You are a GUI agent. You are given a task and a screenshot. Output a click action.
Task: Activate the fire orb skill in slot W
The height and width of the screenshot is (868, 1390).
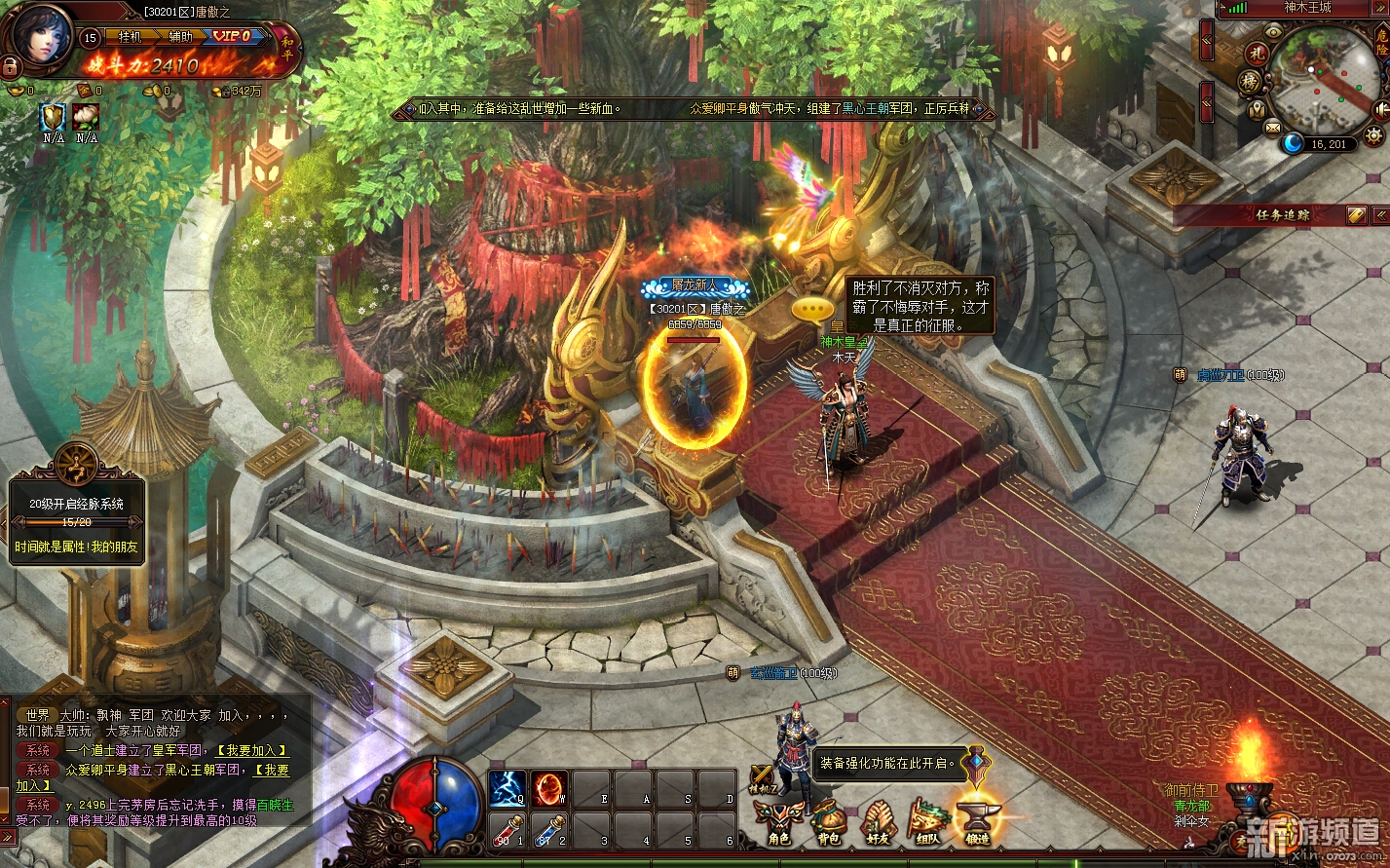click(x=549, y=788)
